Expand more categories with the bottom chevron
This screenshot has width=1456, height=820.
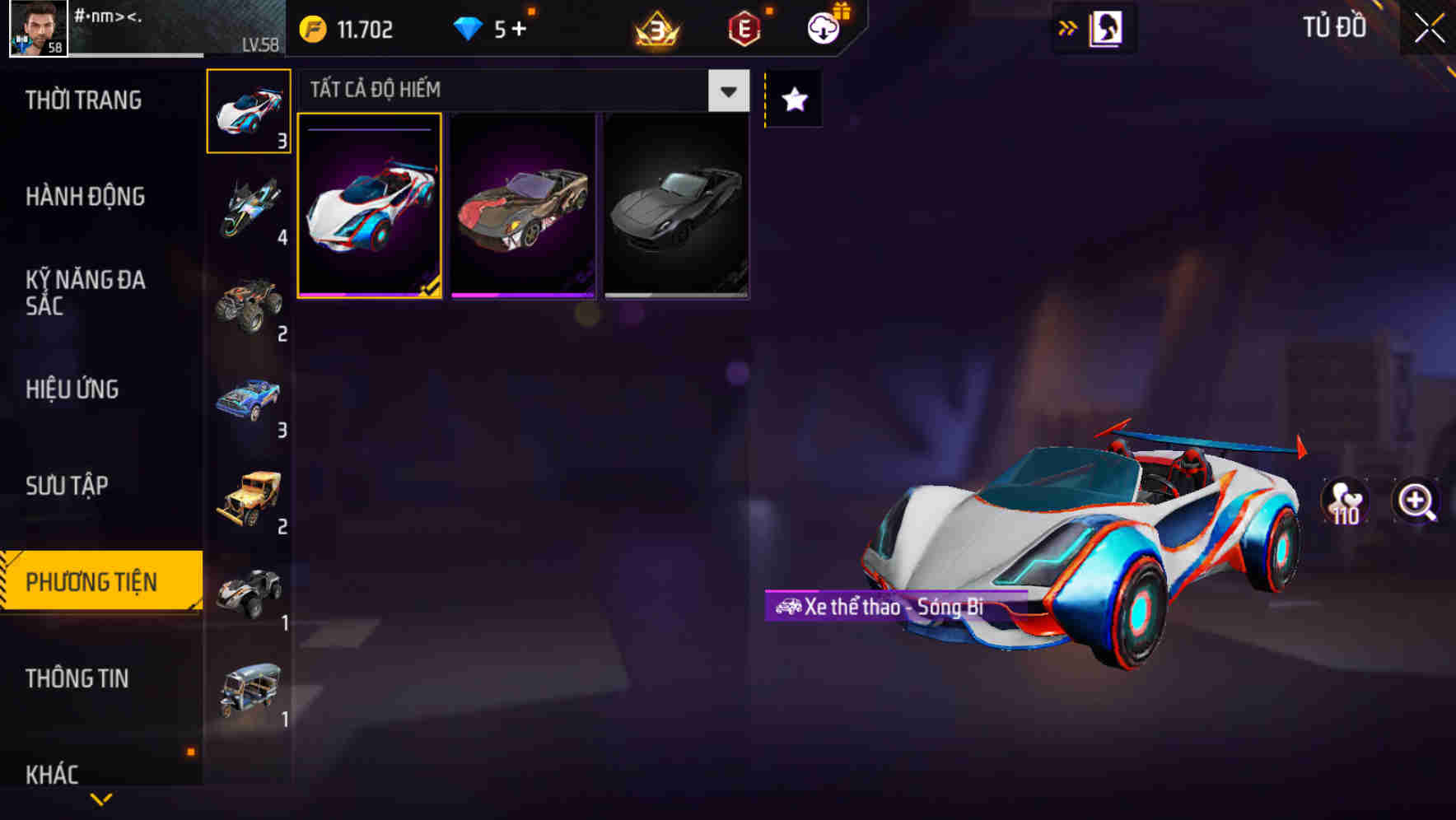100,799
